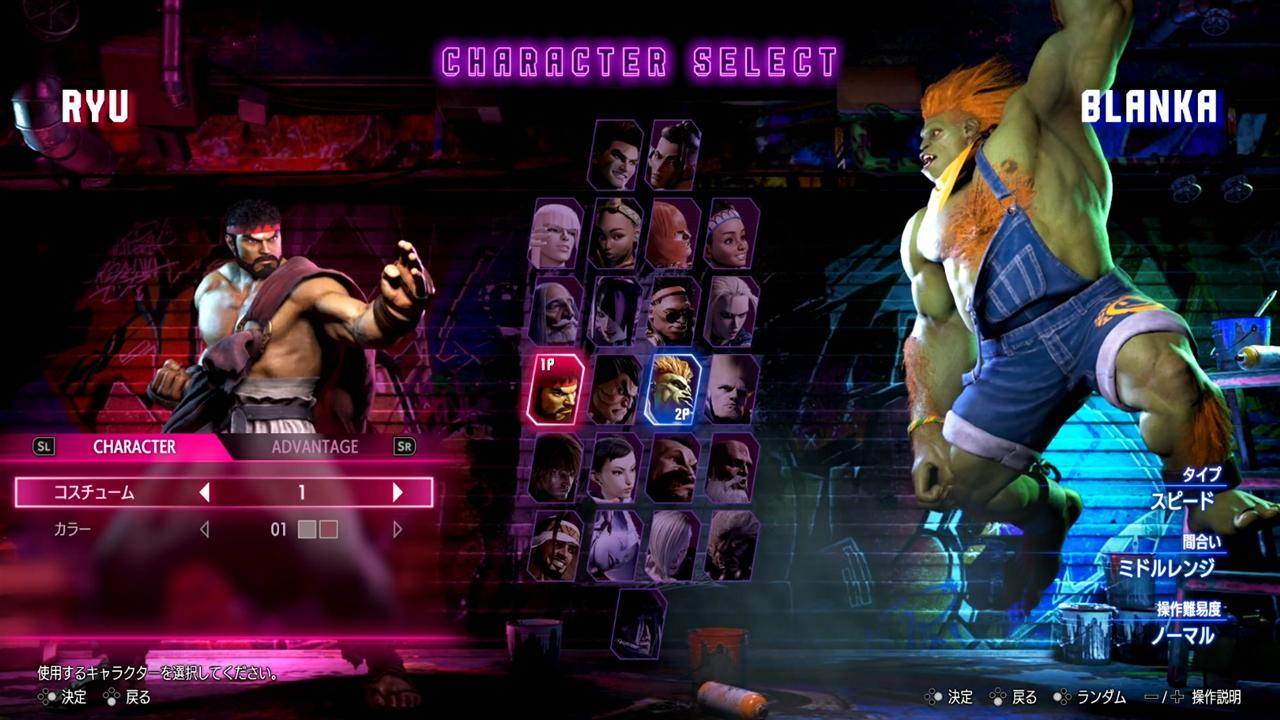Choose Dee Jay with sunglasses
1280x720 pixels.
point(673,311)
